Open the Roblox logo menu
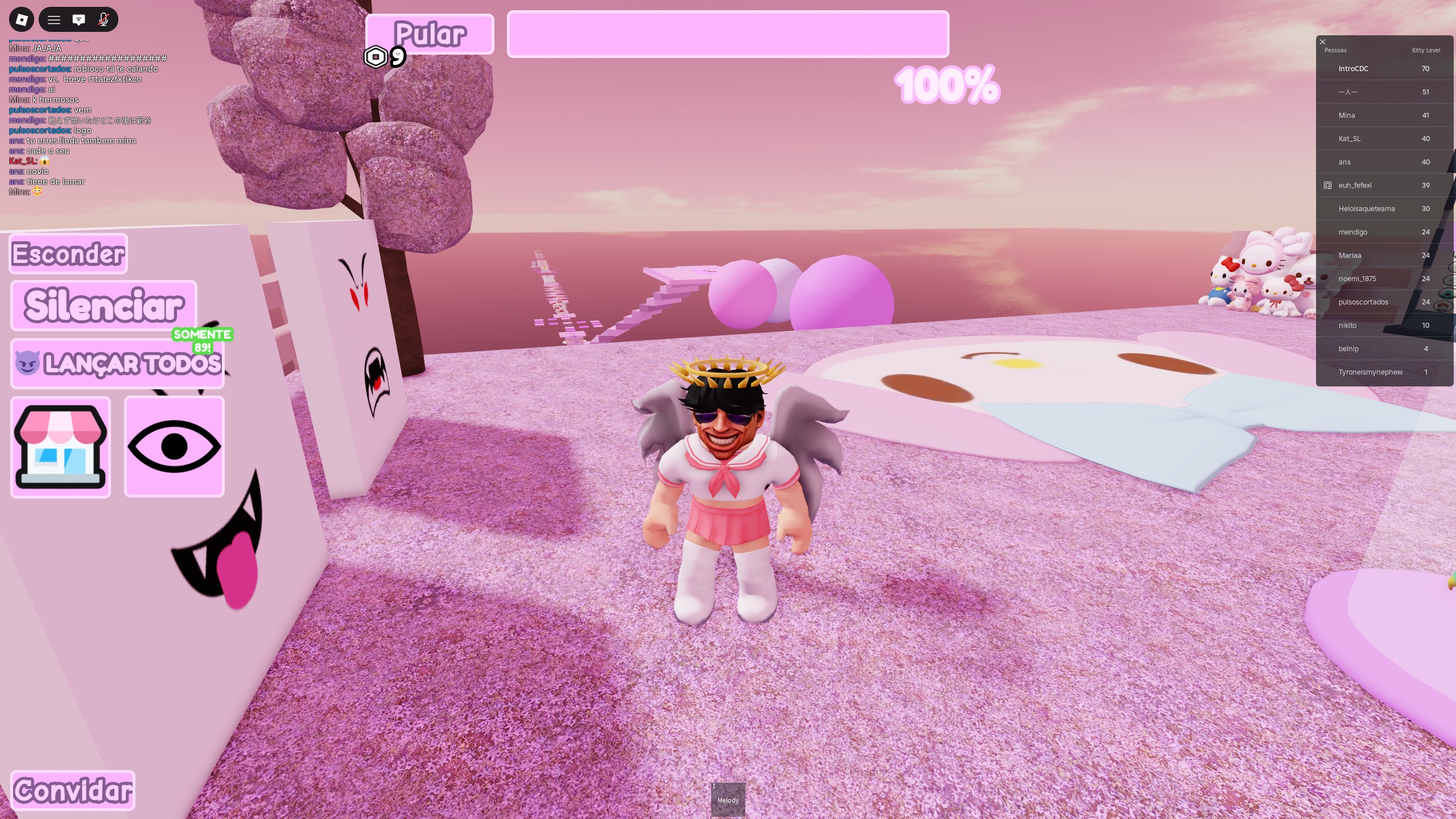This screenshot has height=819, width=1456. (21, 19)
